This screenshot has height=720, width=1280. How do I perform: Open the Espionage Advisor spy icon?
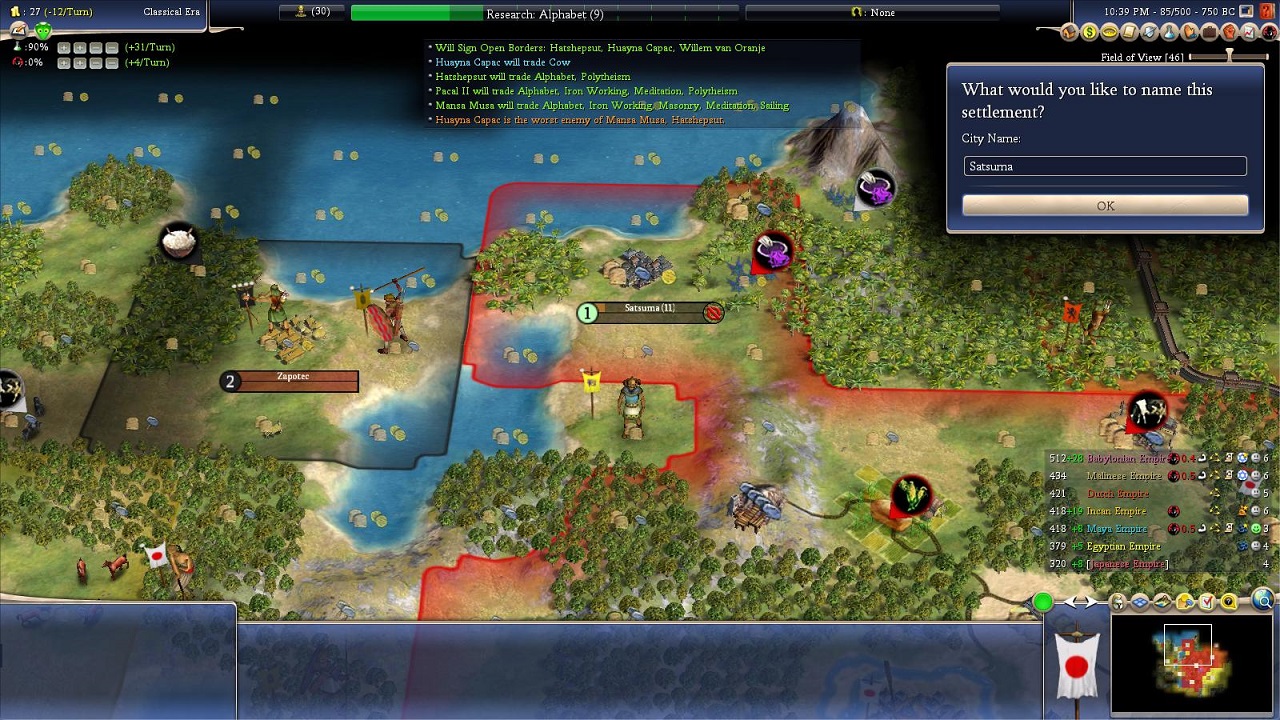pos(1270,33)
